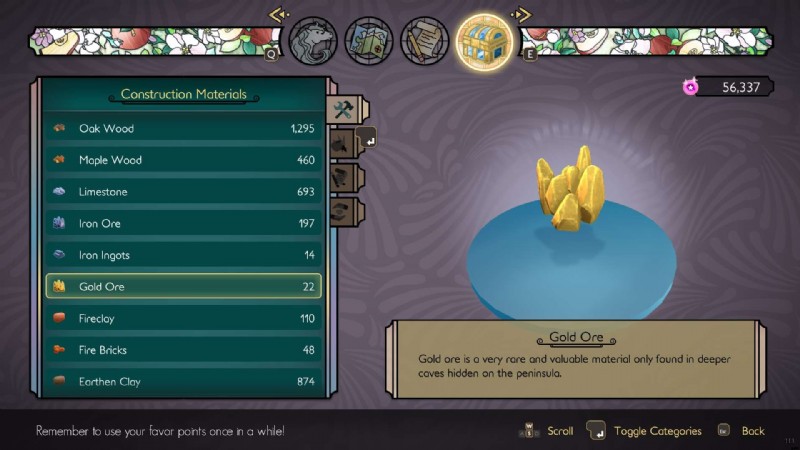800x450 pixels.
Task: Choose the Fireclay material row
Action: tap(184, 318)
